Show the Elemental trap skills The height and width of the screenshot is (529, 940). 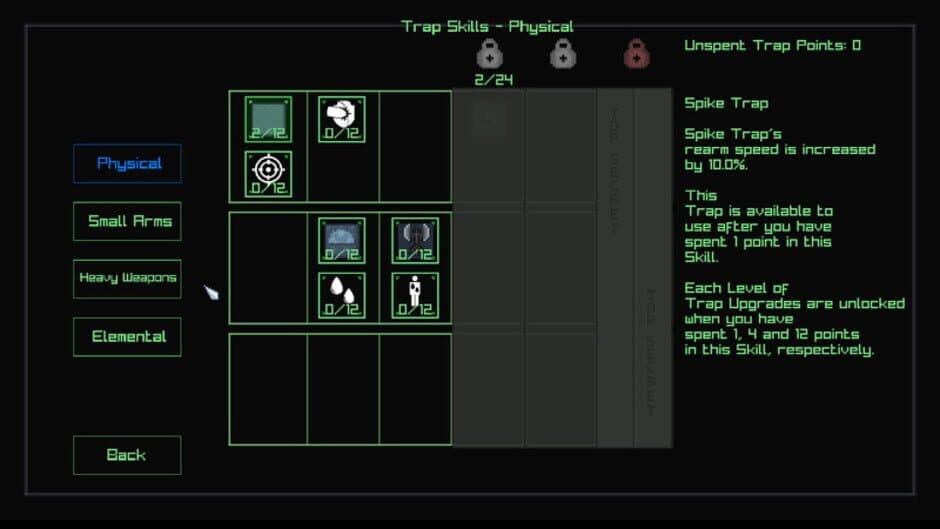coord(127,337)
